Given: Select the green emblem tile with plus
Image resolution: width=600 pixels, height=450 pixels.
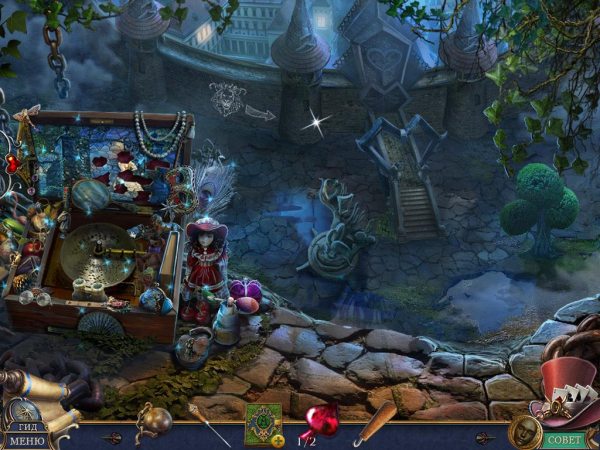Looking at the screenshot, I should tap(263, 423).
